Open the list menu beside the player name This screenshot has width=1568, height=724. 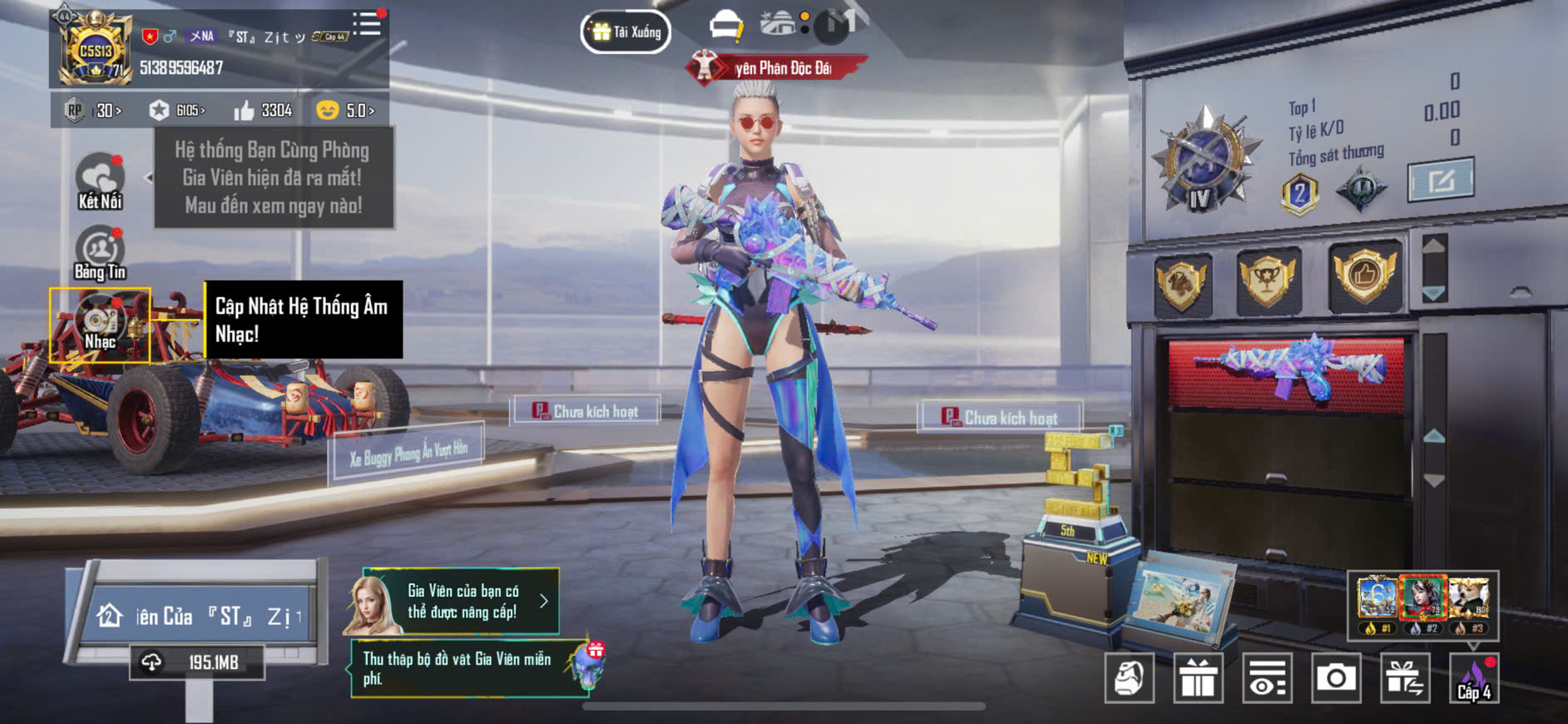pyautogui.click(x=366, y=23)
